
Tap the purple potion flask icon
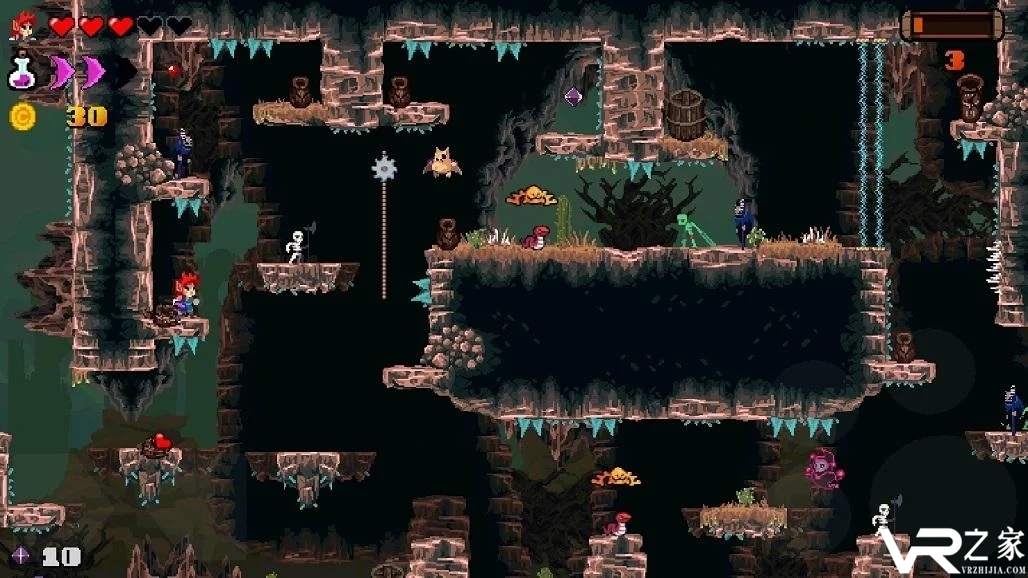point(22,71)
